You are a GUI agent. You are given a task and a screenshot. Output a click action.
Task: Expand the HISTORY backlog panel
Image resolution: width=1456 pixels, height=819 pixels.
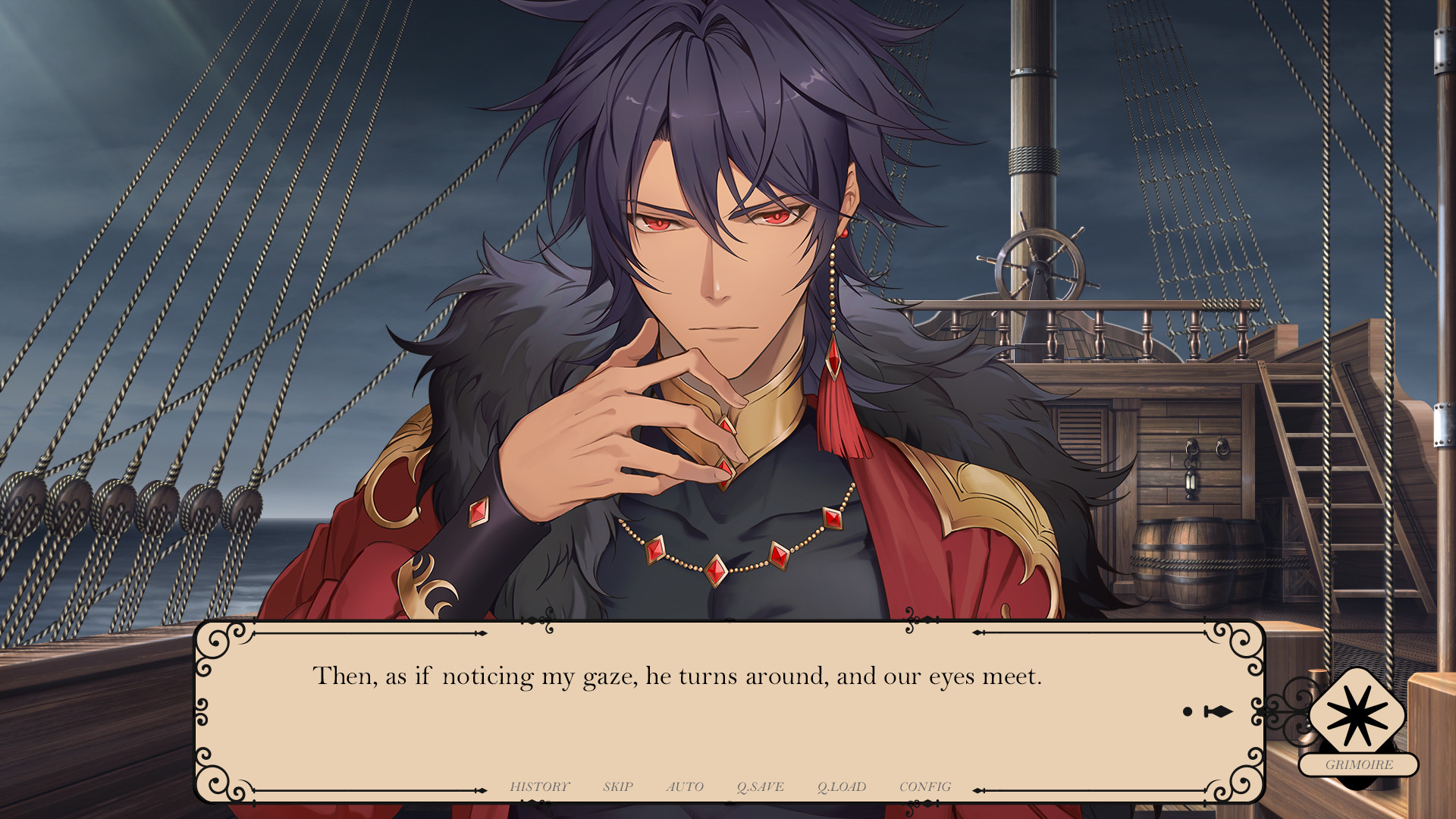[x=540, y=786]
